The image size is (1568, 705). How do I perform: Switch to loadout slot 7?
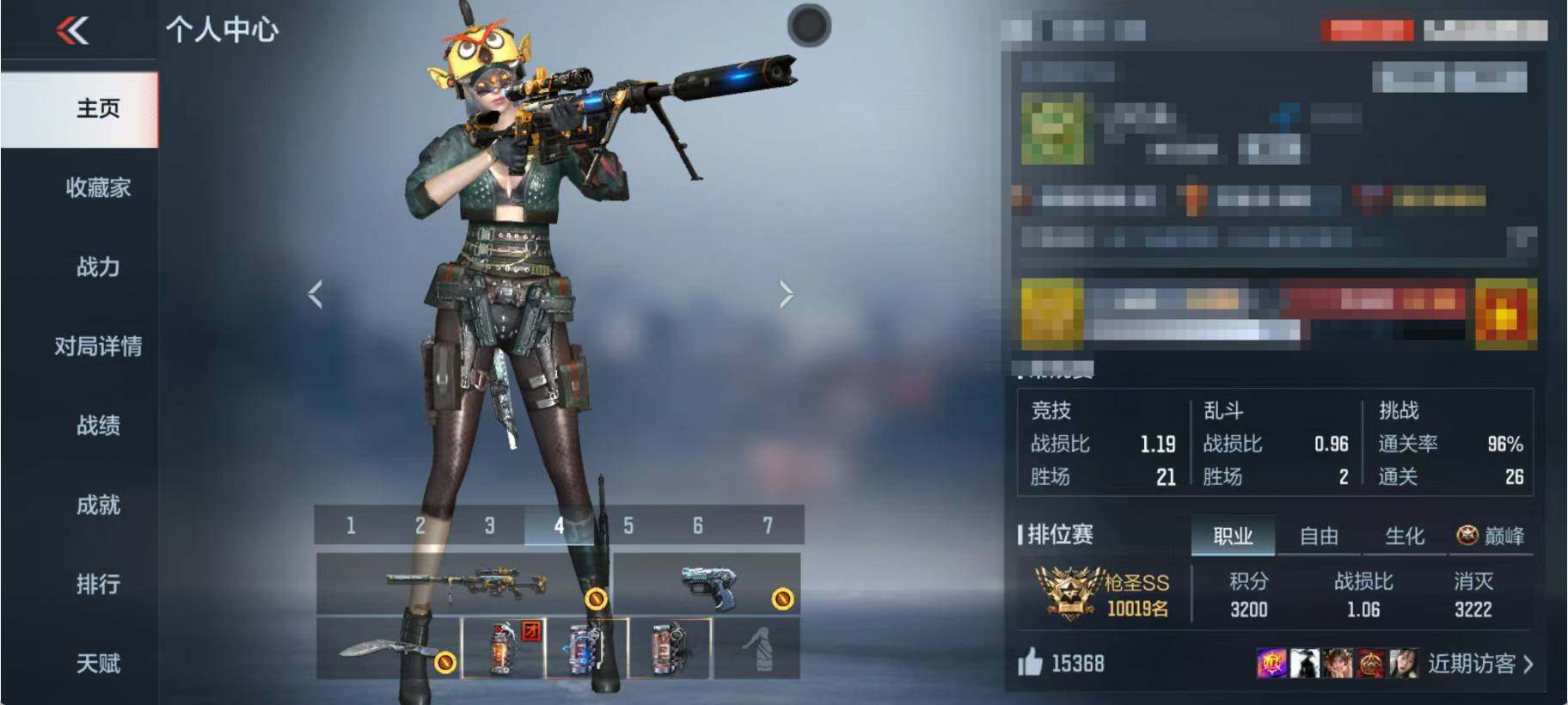[x=768, y=525]
